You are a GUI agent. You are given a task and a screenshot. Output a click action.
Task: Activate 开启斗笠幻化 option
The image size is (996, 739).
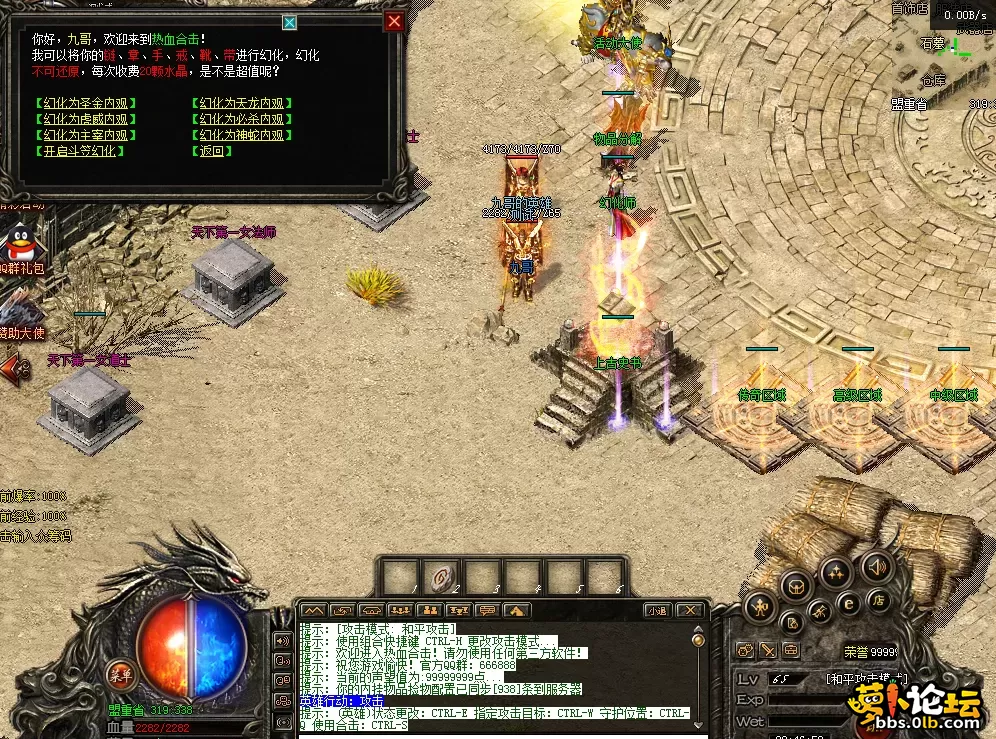(x=79, y=151)
